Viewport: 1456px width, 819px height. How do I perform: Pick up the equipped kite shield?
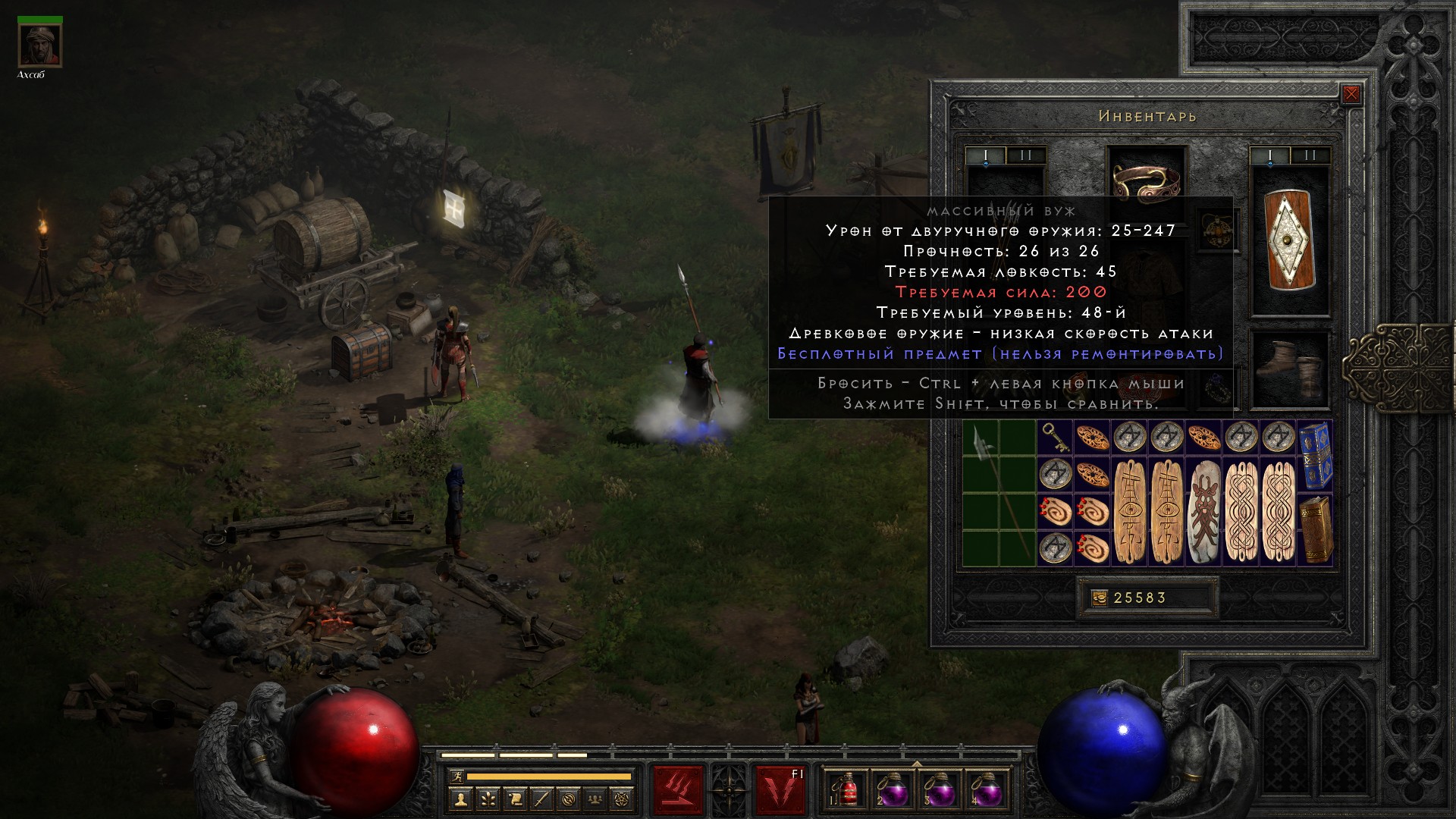click(1289, 241)
